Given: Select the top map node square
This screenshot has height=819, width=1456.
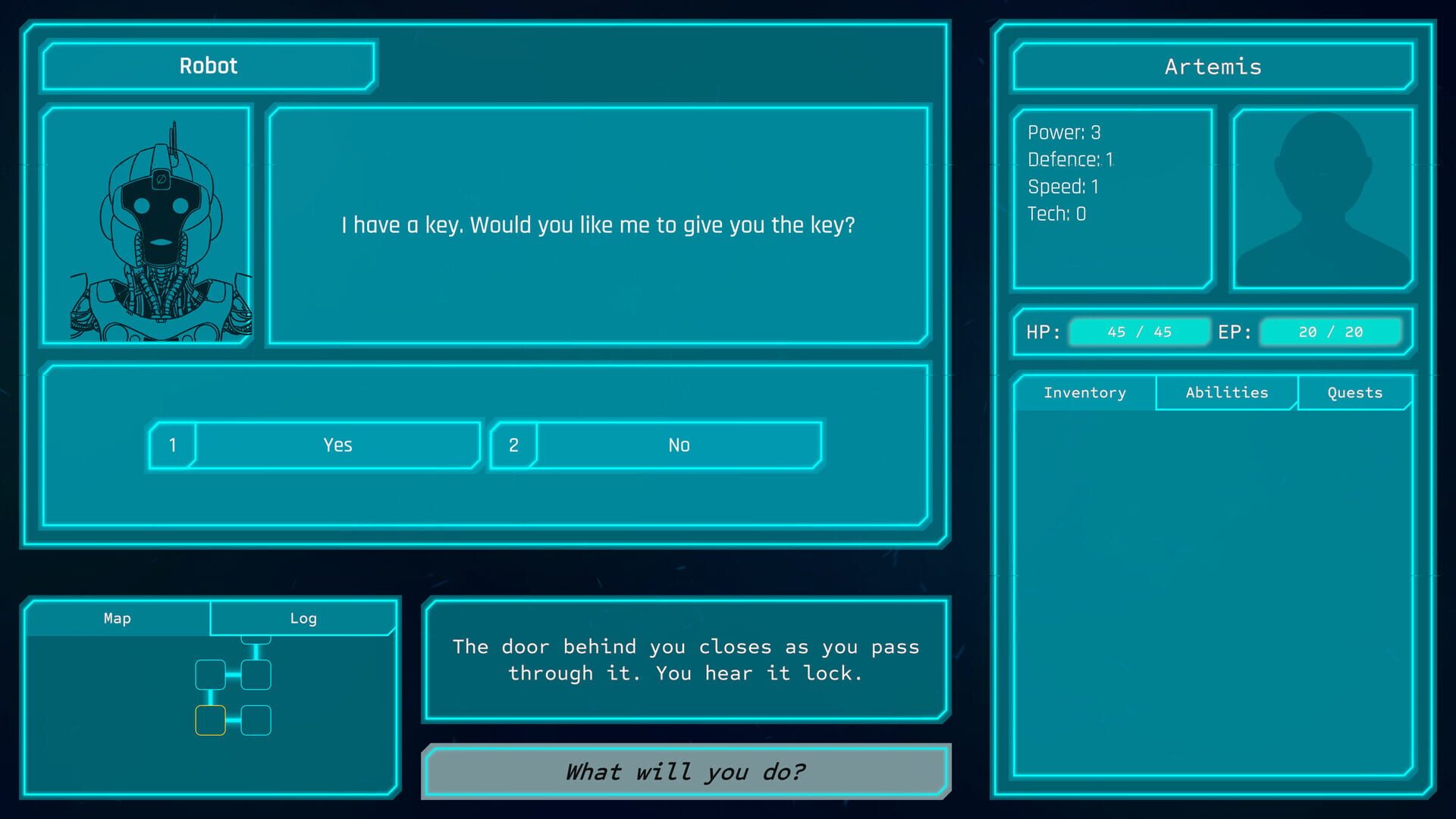Looking at the screenshot, I should click(x=256, y=641).
